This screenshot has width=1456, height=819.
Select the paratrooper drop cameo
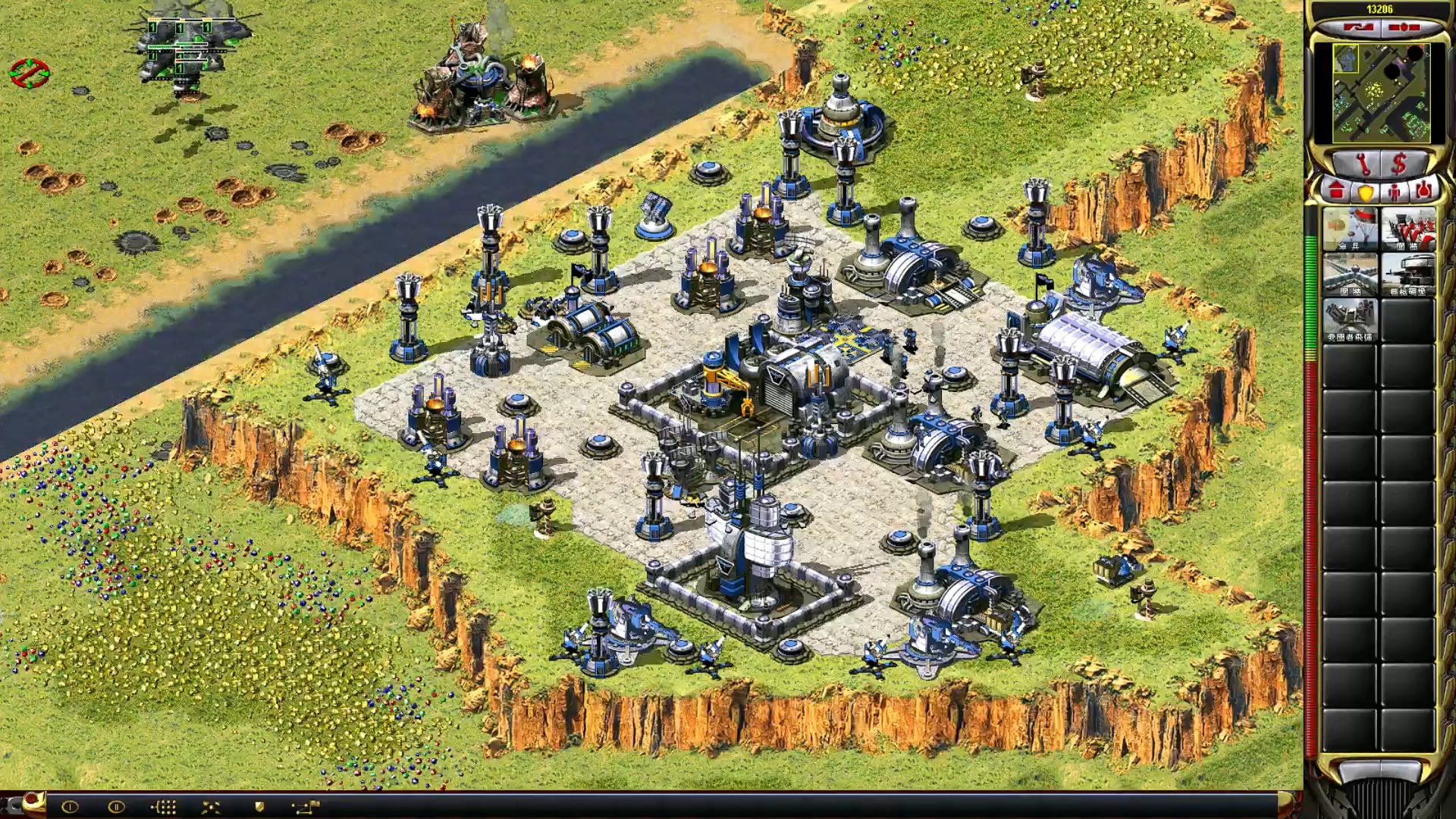coord(1350,229)
